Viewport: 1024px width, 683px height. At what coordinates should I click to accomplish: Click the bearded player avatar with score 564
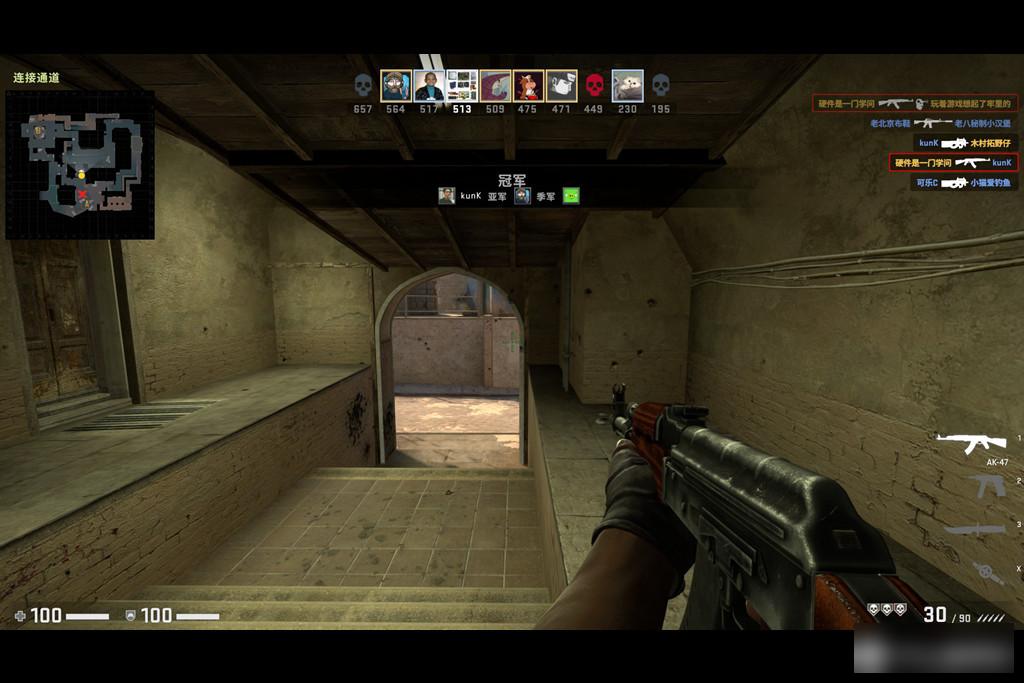(x=396, y=85)
